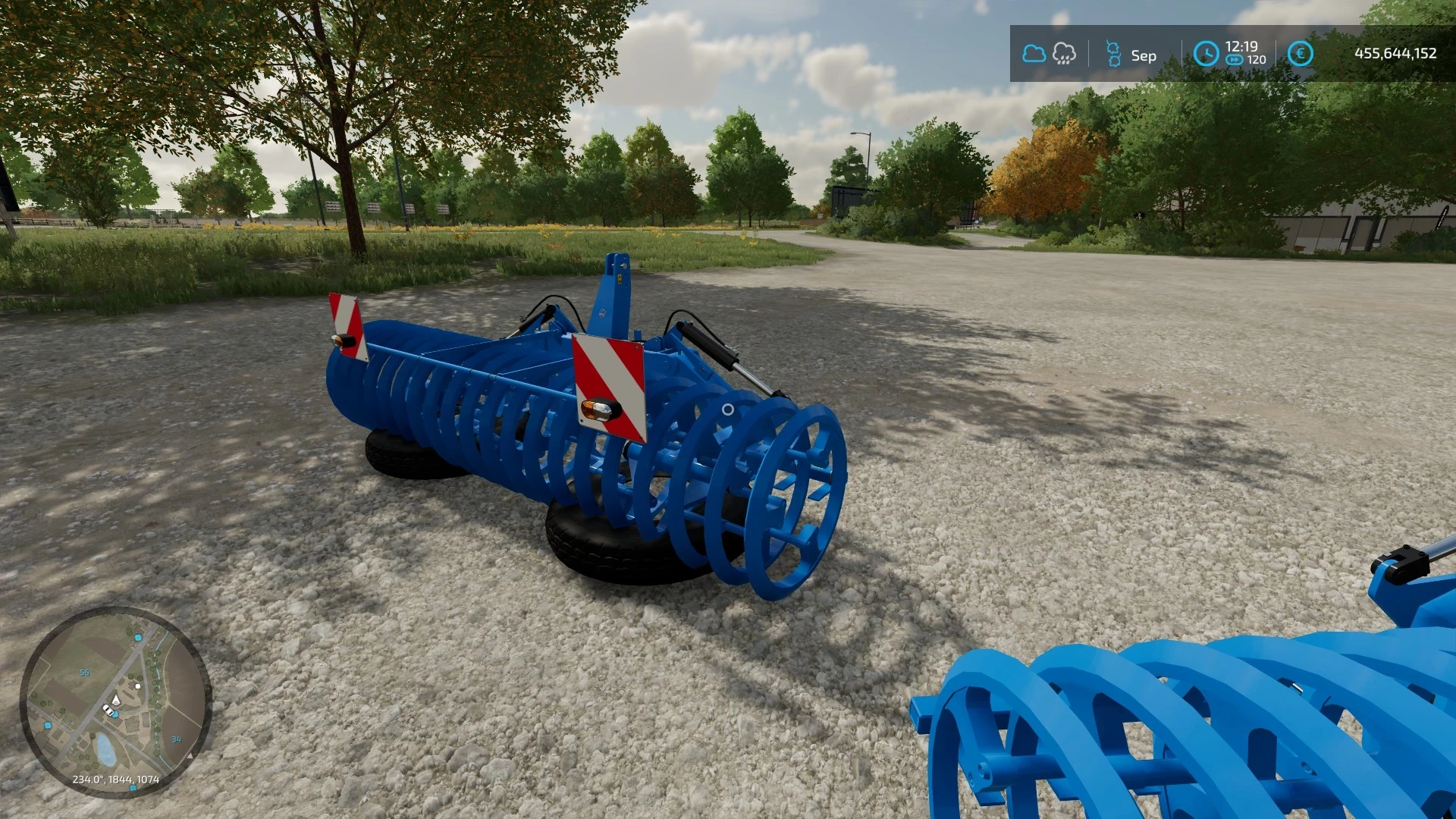Click the cloudy current weather icon
The width and height of the screenshot is (1456, 819).
[x=1034, y=53]
